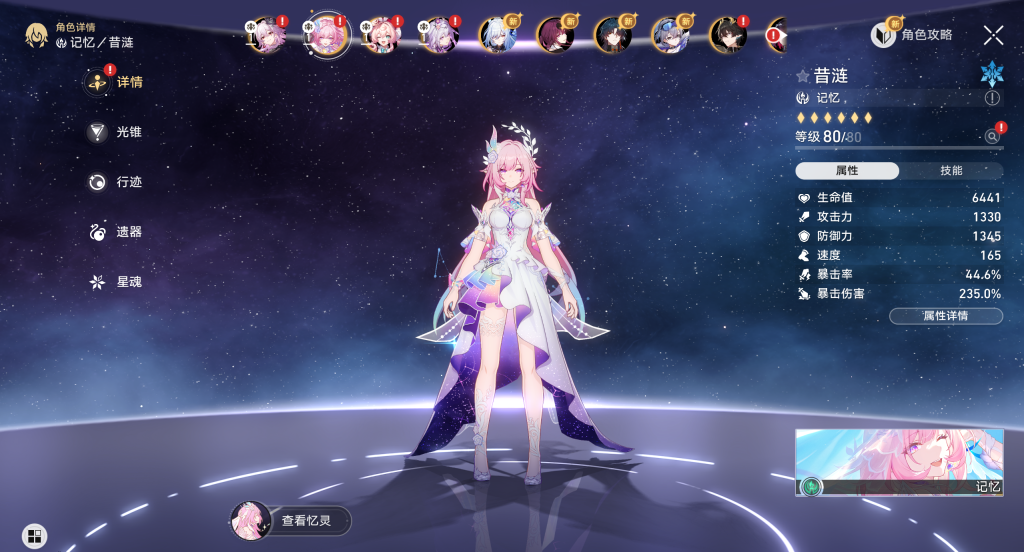Select the 属性 attributes tab

point(847,171)
